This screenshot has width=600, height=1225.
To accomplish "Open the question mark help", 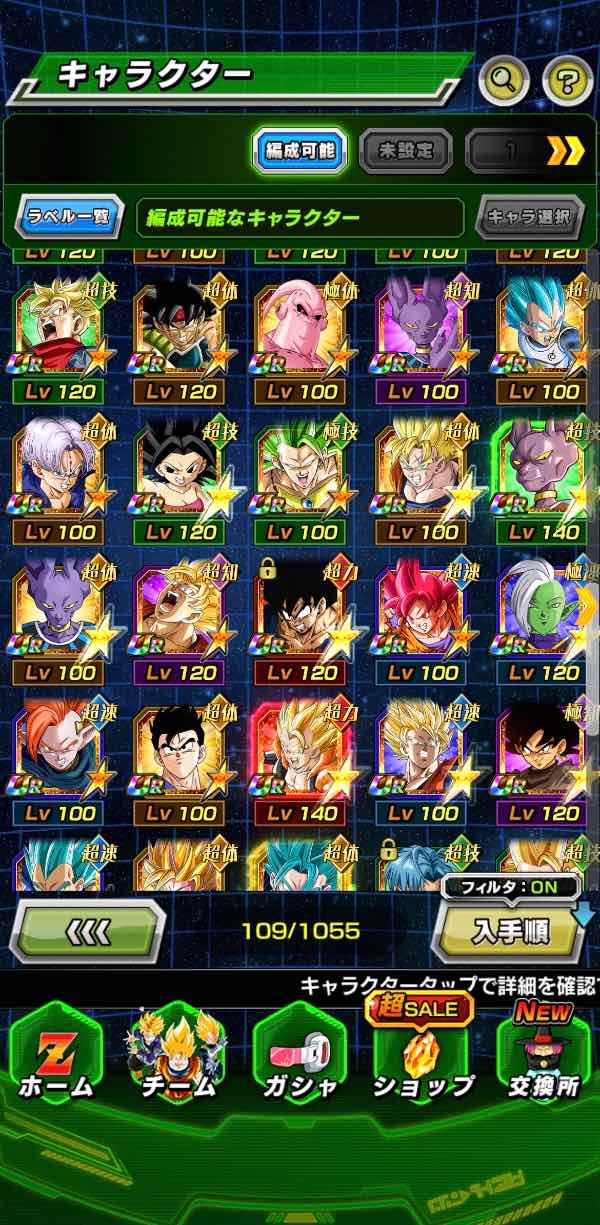I will (x=567, y=82).
